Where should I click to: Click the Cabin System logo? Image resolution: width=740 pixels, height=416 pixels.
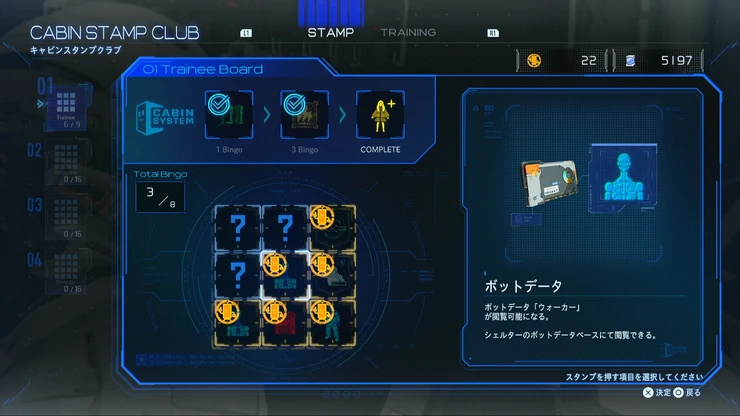163,116
